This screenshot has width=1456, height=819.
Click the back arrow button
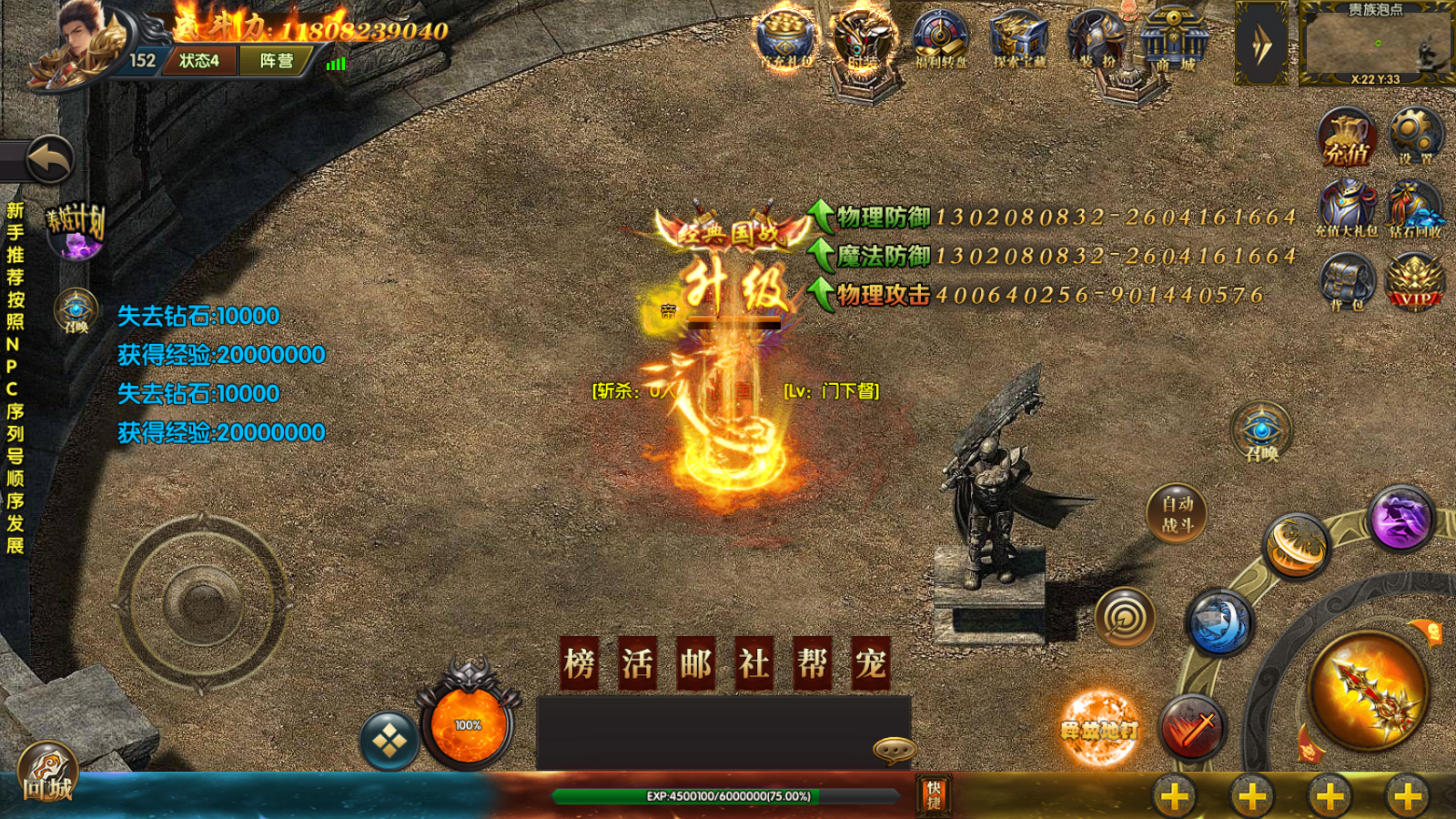[49, 161]
